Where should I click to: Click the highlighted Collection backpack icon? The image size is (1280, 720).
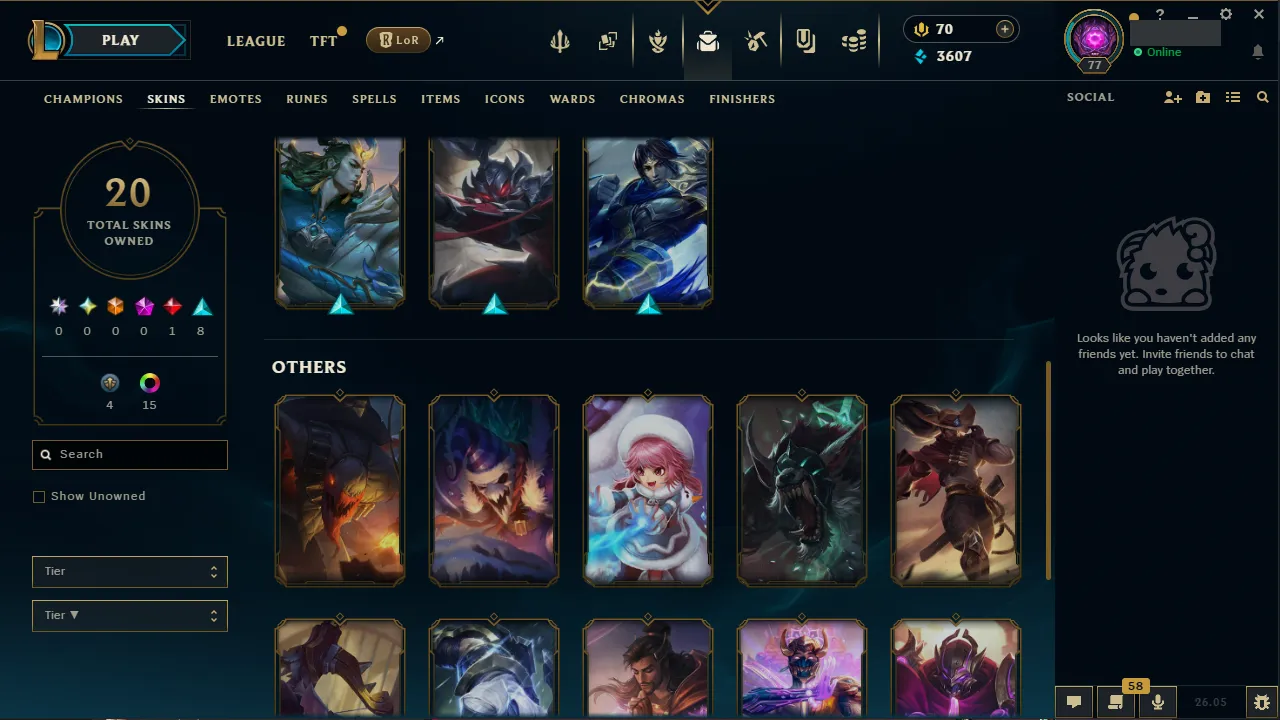point(708,41)
